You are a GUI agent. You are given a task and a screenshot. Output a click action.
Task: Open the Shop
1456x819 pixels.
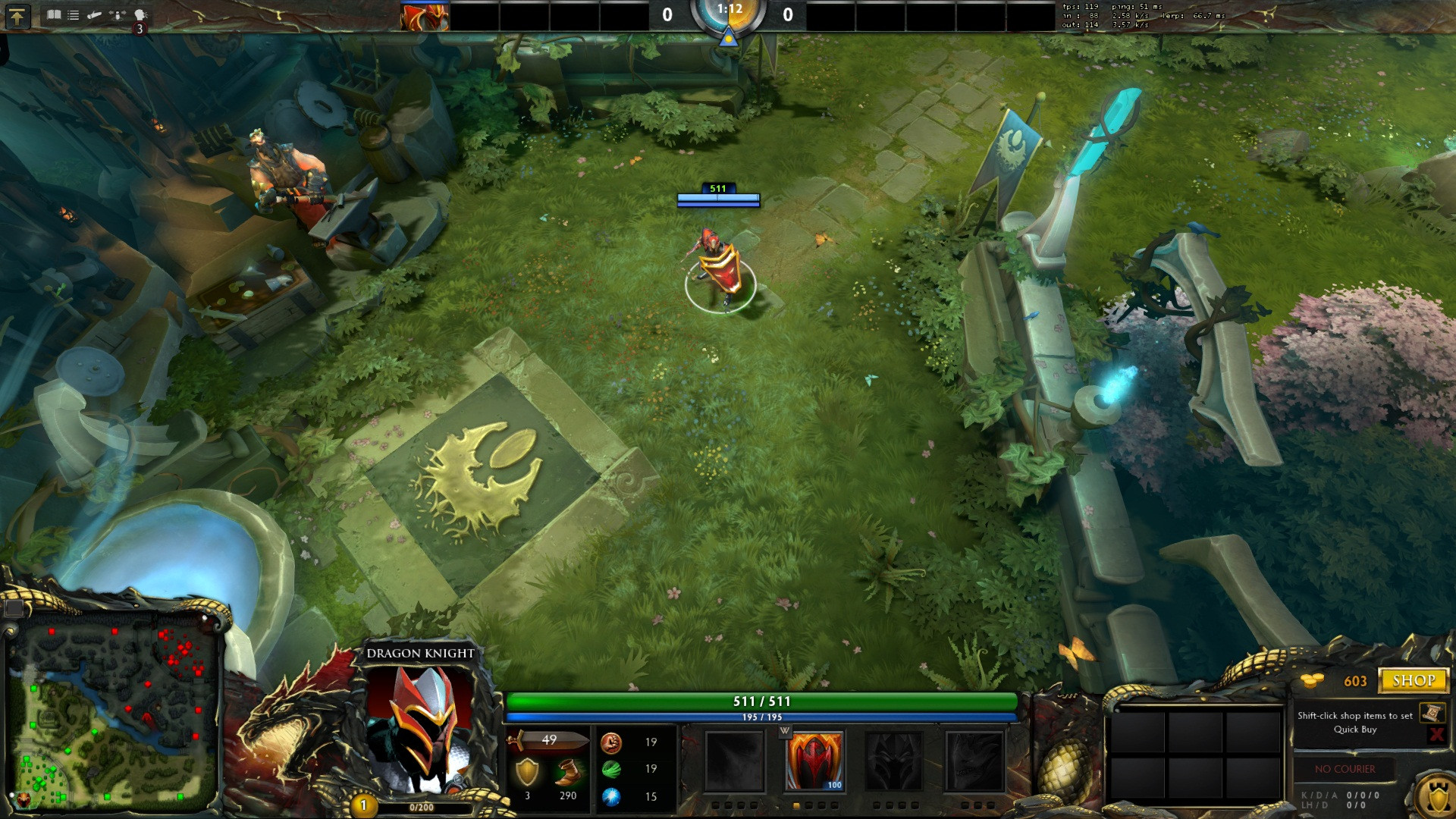point(1413,680)
